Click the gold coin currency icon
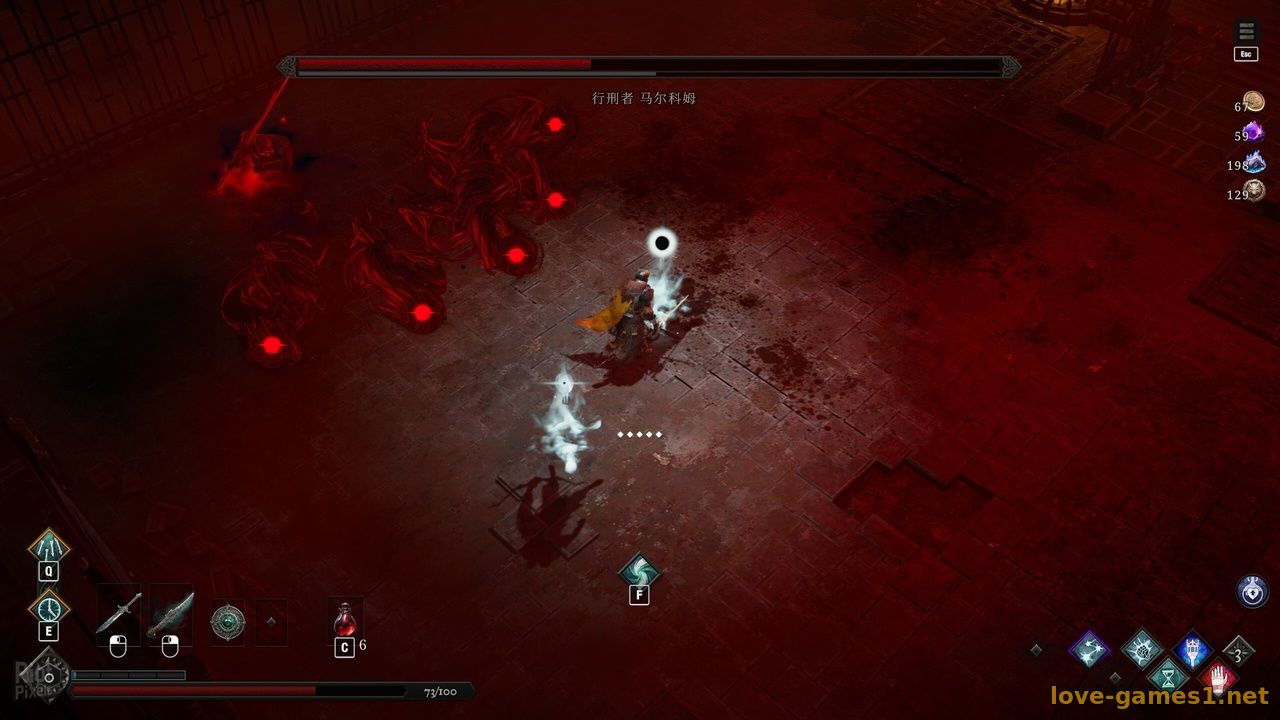The width and height of the screenshot is (1280, 720). tap(1254, 102)
